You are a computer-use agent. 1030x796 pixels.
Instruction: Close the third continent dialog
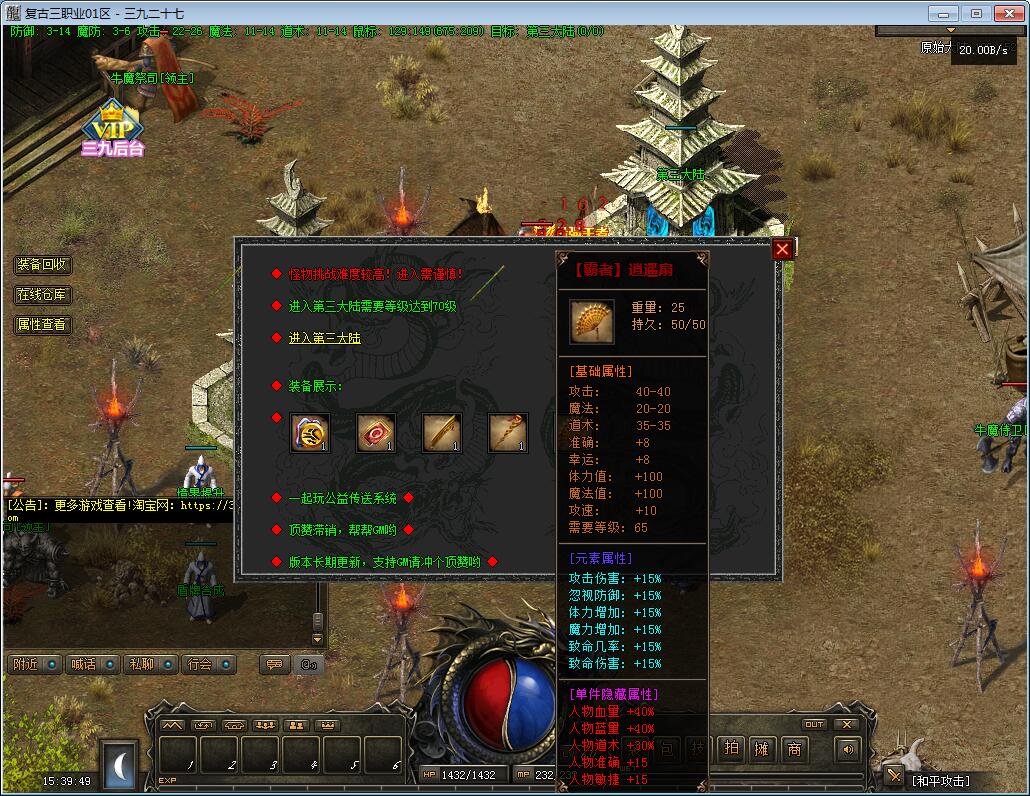pos(782,249)
